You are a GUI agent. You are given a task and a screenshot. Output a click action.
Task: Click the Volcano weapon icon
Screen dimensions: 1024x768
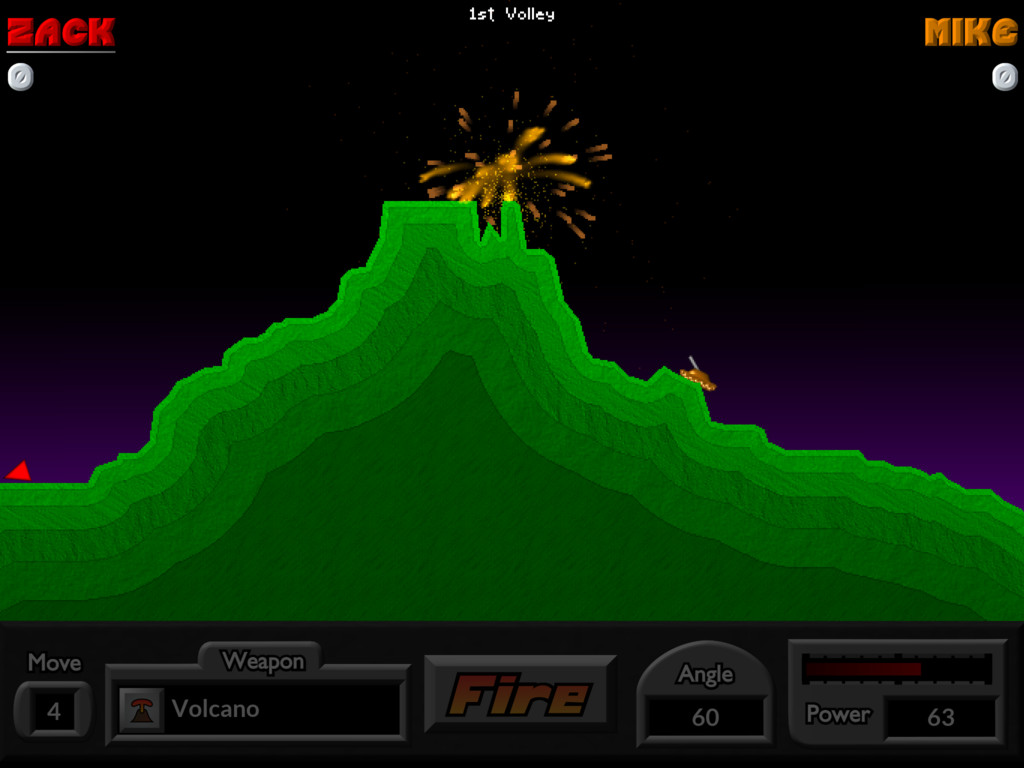142,709
